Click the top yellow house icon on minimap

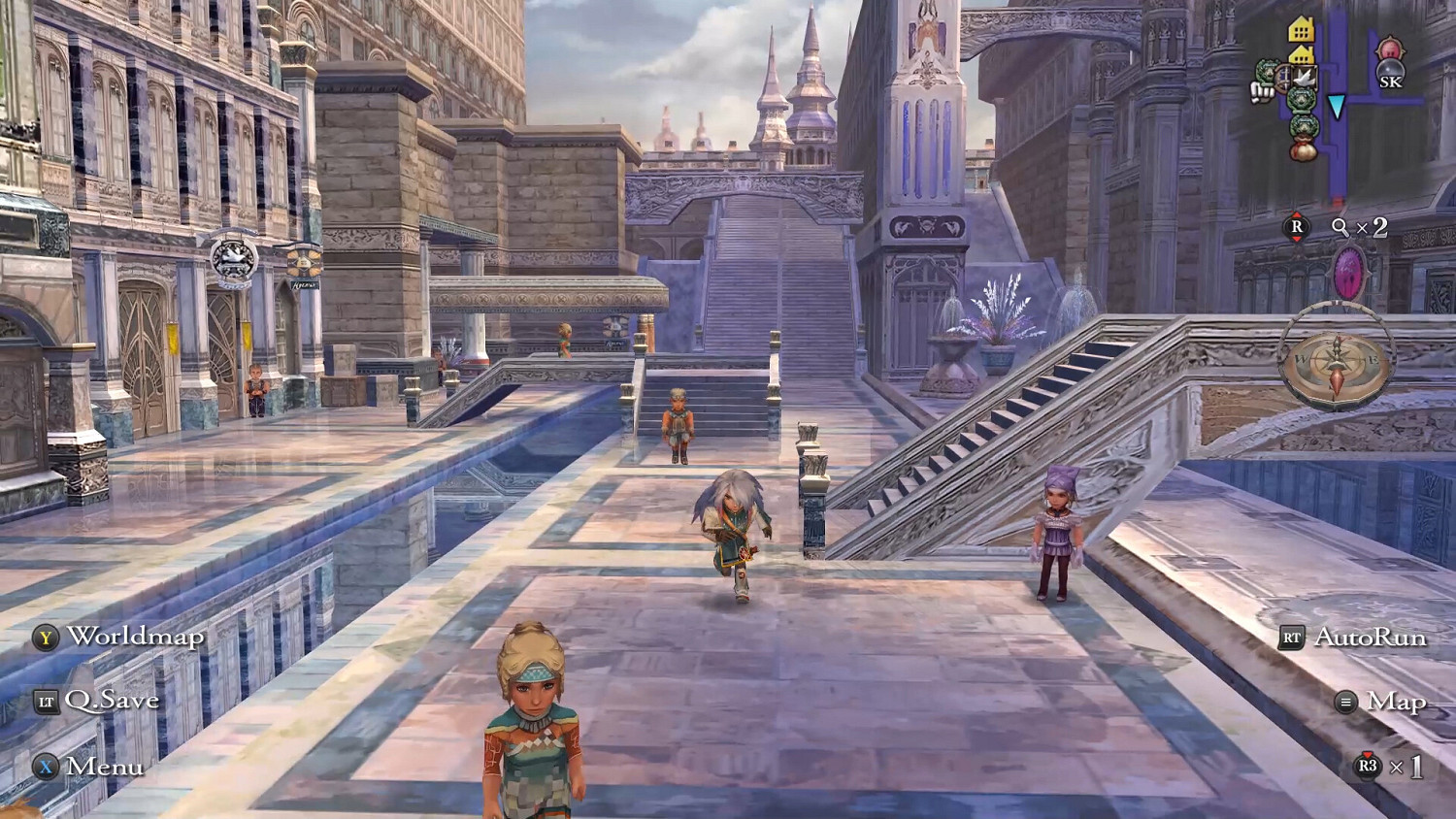(1301, 27)
